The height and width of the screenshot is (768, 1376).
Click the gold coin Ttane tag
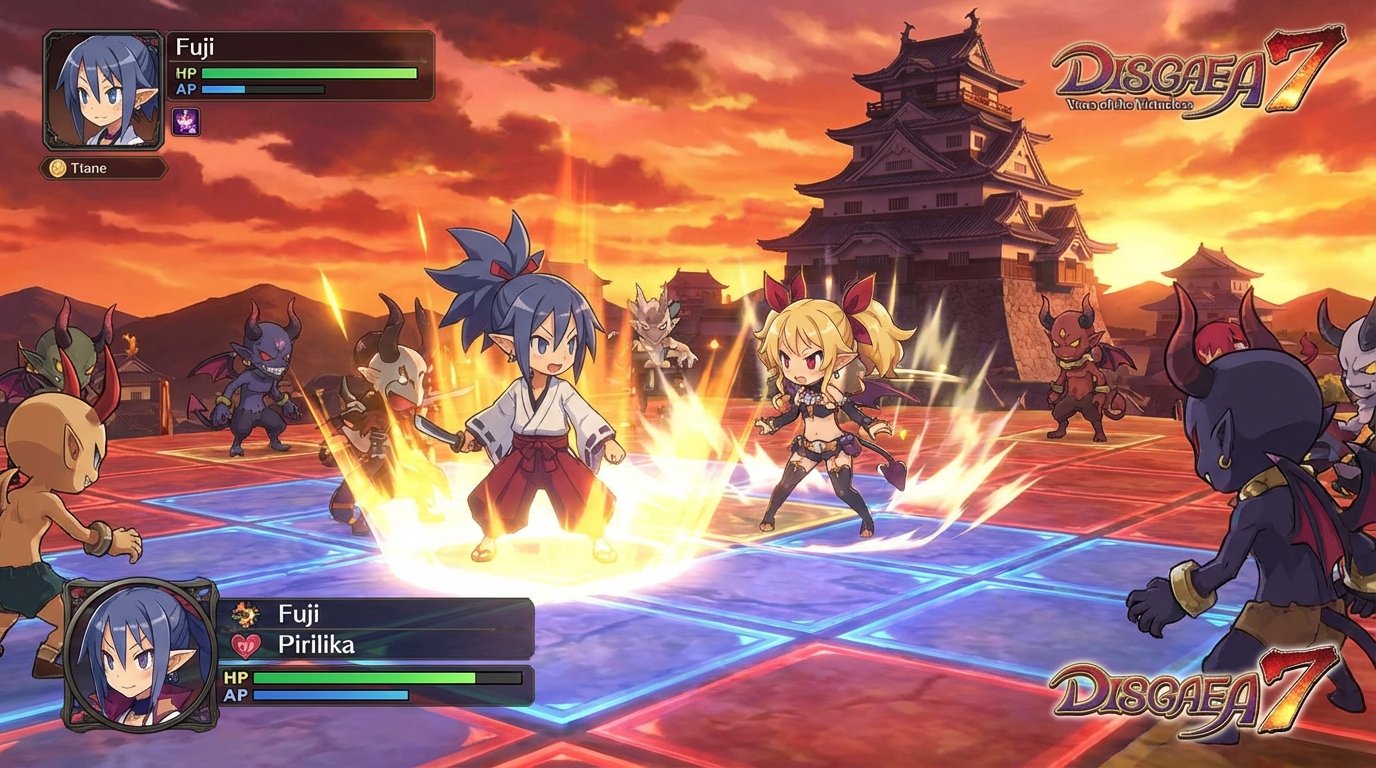tap(103, 168)
